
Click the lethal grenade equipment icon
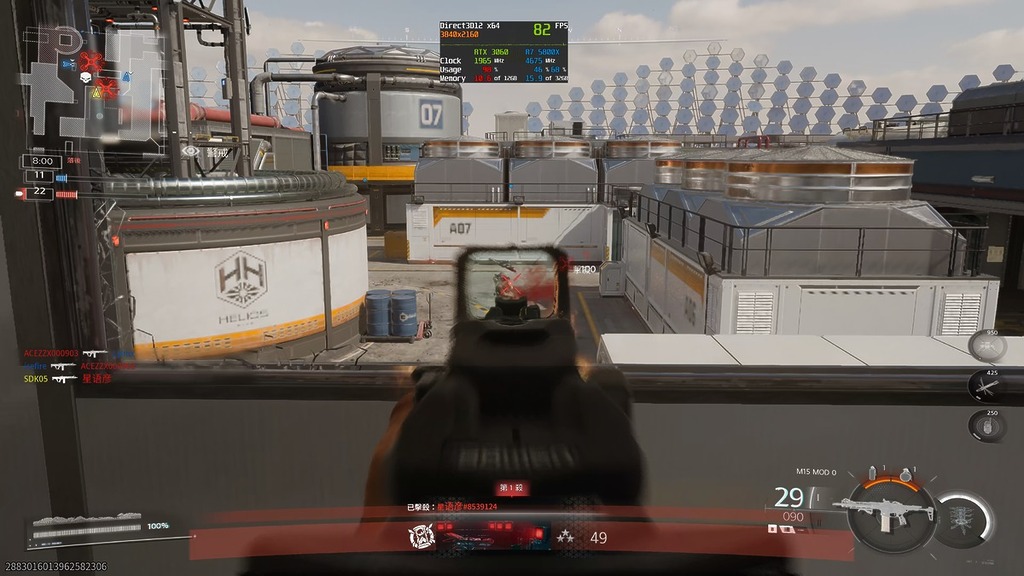tap(906, 473)
